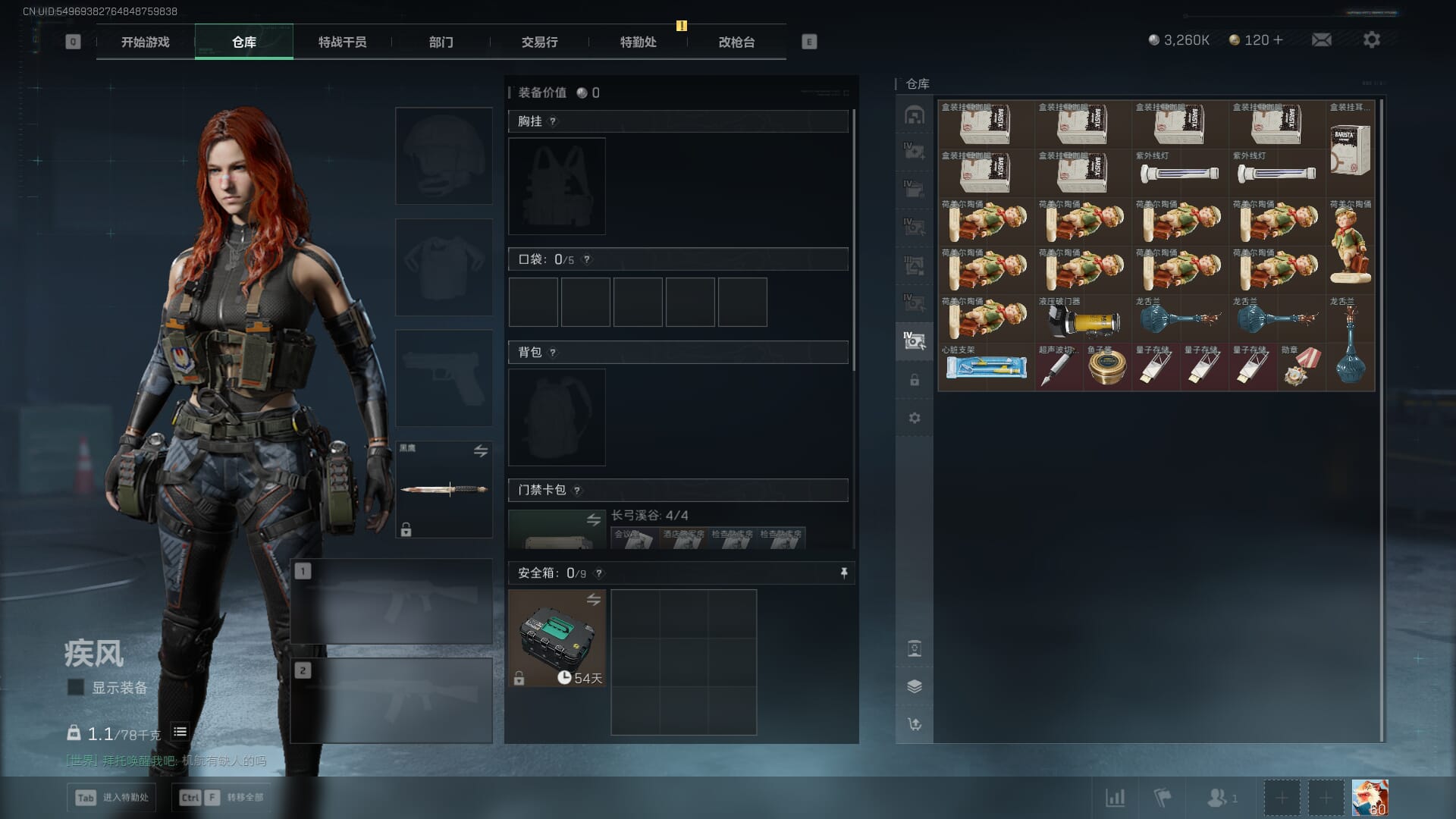Click the 转移全部 transfer all button

[222, 797]
